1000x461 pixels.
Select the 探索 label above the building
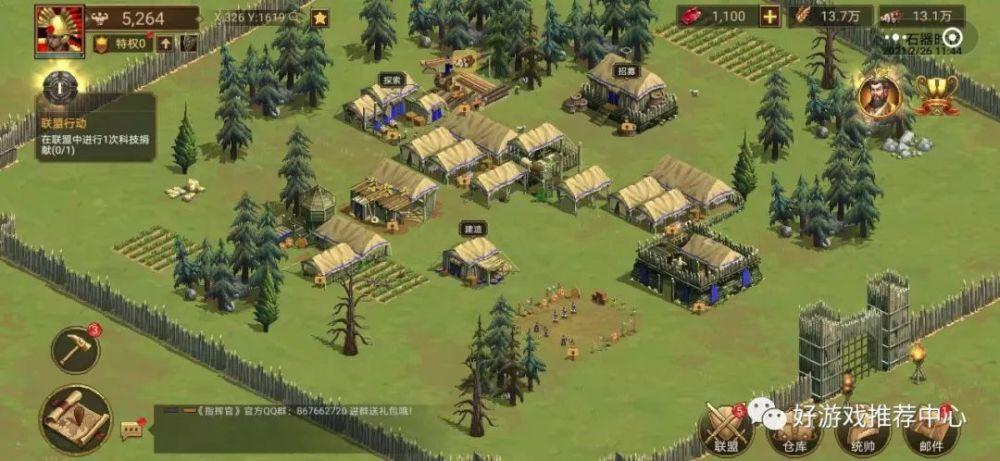point(391,79)
